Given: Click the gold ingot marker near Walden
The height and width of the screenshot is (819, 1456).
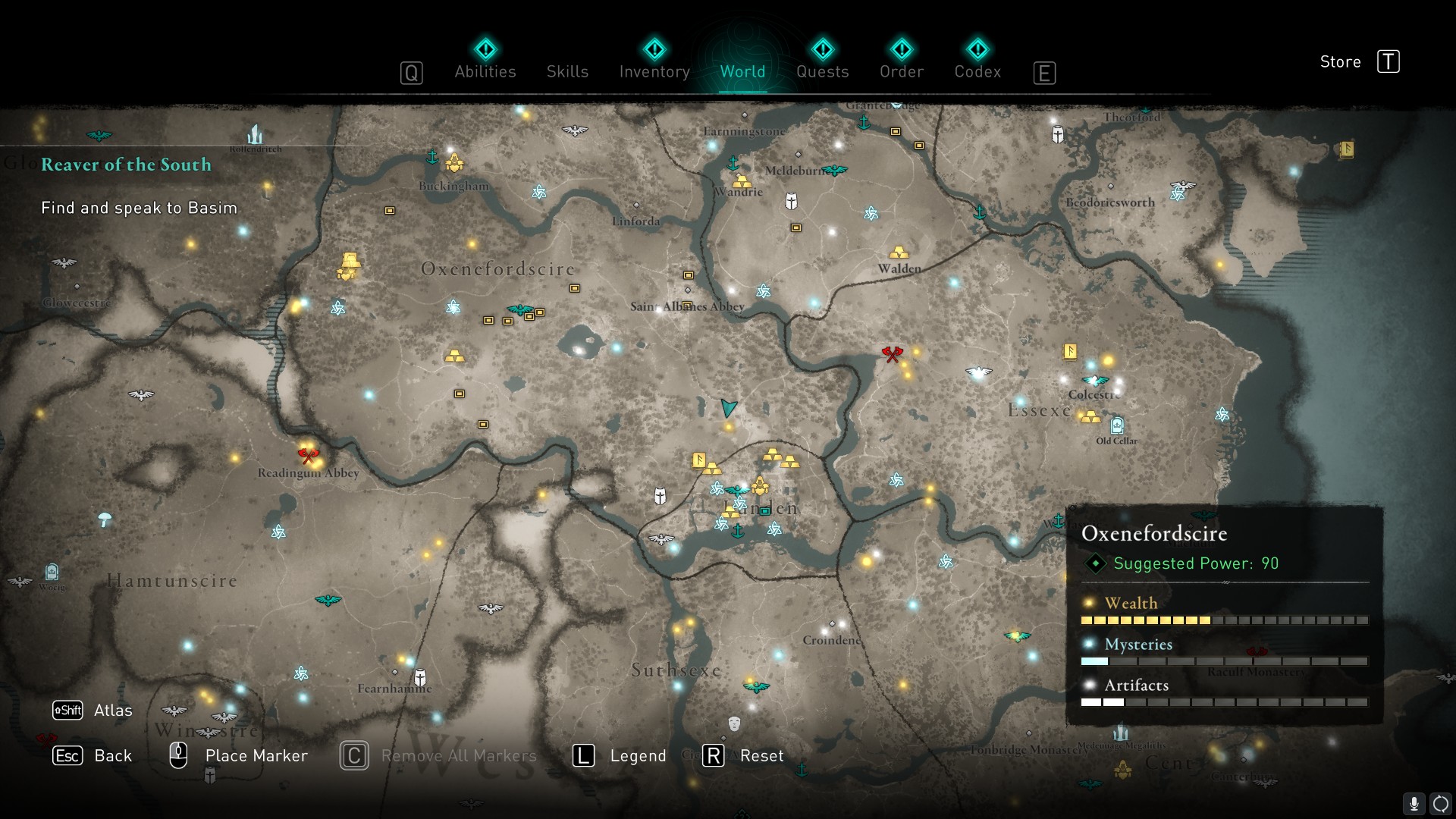Looking at the screenshot, I should [x=899, y=252].
